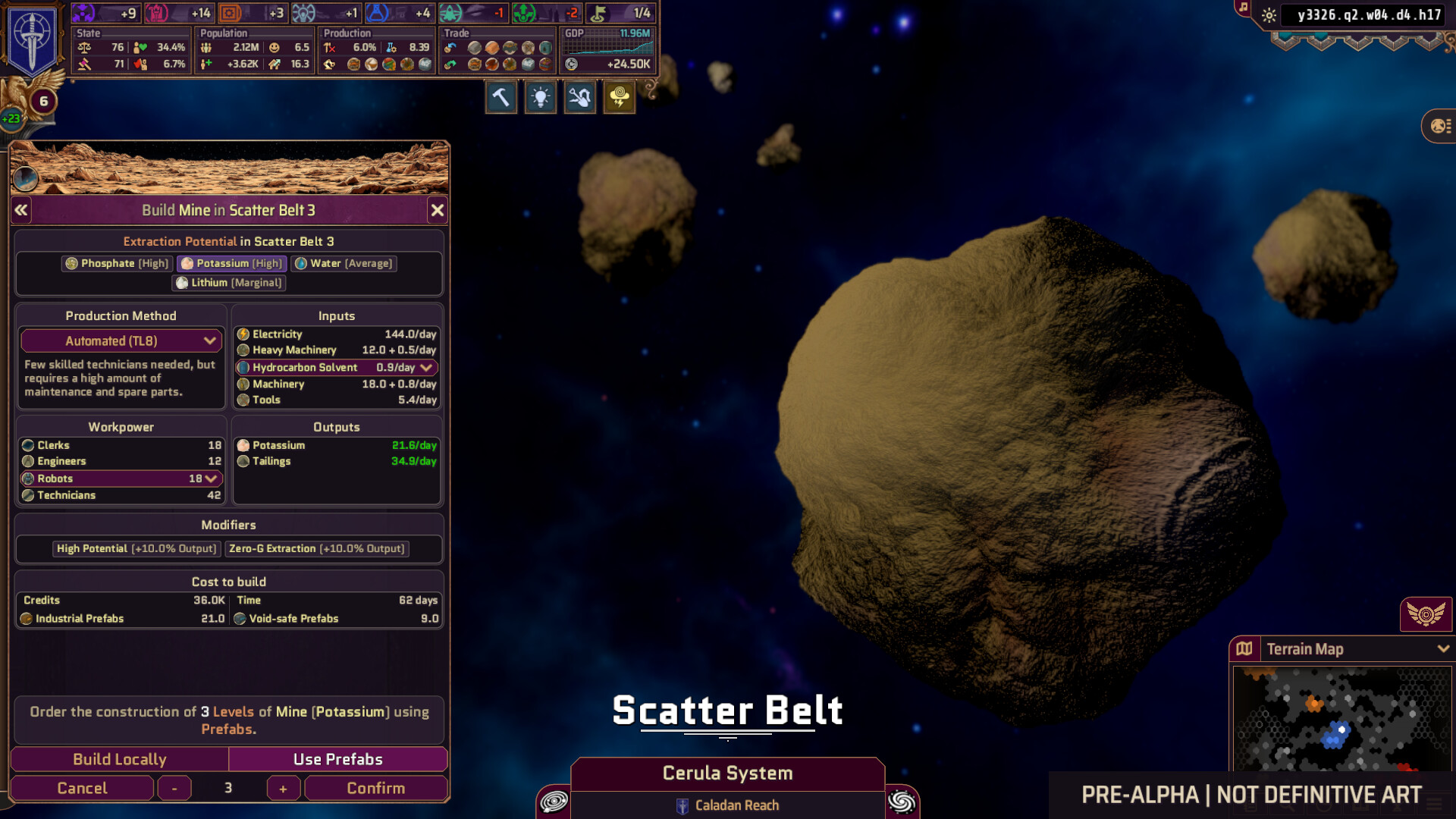Viewport: 1456px width, 819px height.
Task: Cancel the Build Mine dialog
Action: click(x=82, y=788)
